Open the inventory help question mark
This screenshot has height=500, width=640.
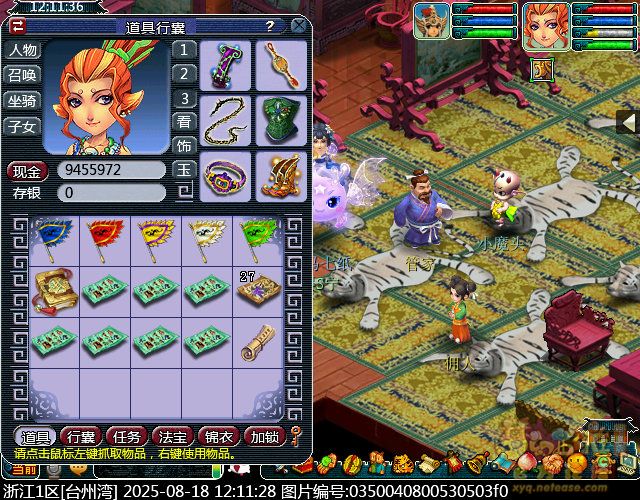pos(270,26)
